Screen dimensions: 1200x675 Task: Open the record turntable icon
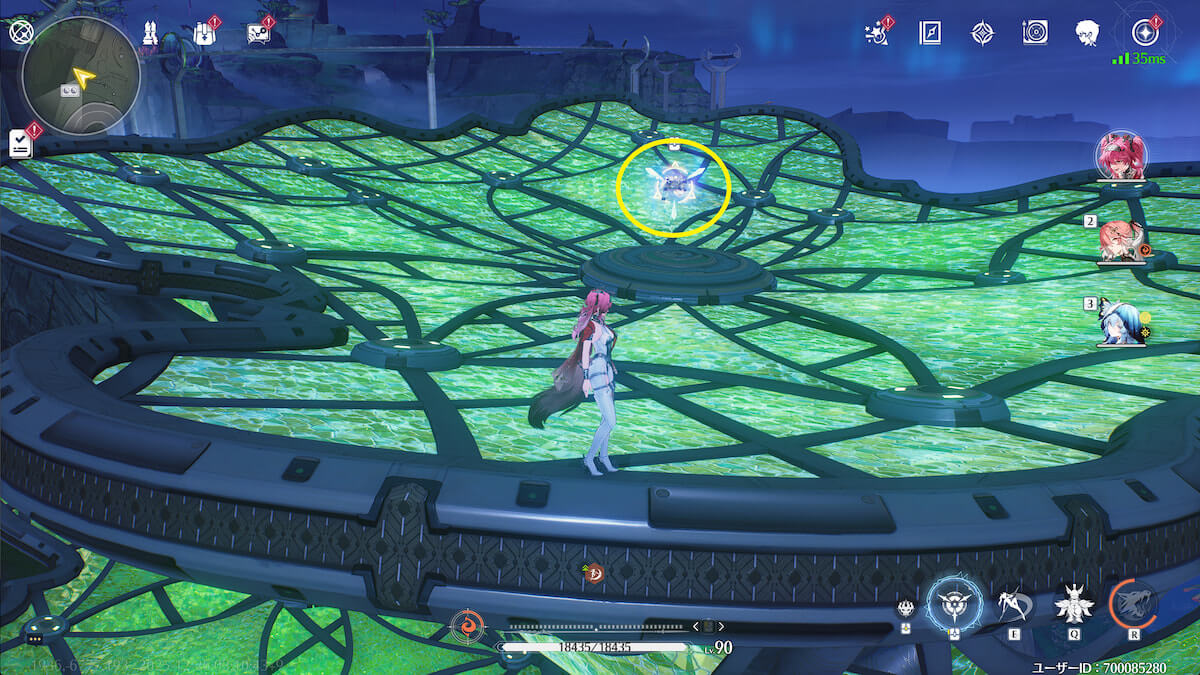[x=1035, y=33]
